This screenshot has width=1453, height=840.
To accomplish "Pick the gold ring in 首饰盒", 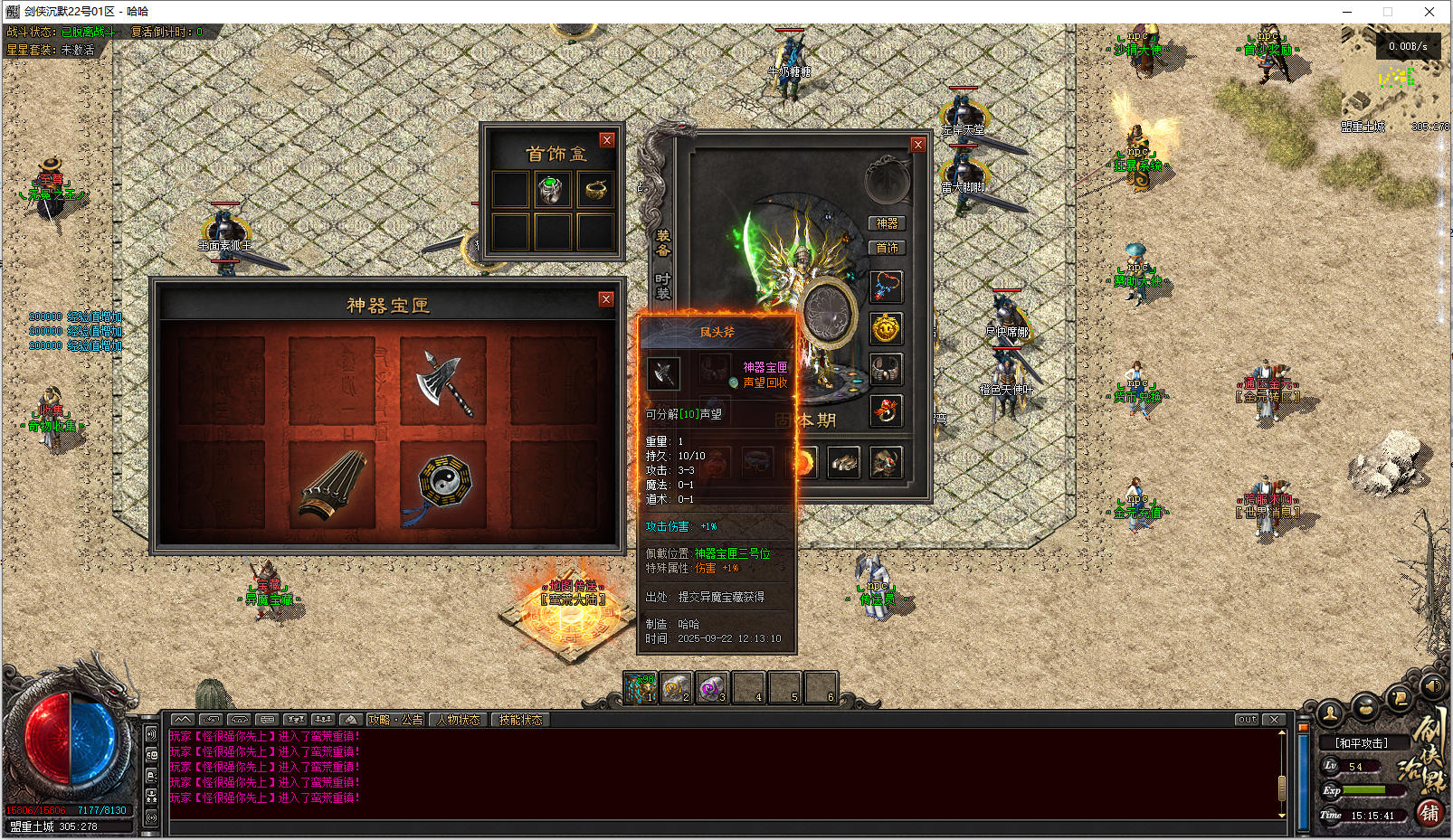I will [594, 190].
